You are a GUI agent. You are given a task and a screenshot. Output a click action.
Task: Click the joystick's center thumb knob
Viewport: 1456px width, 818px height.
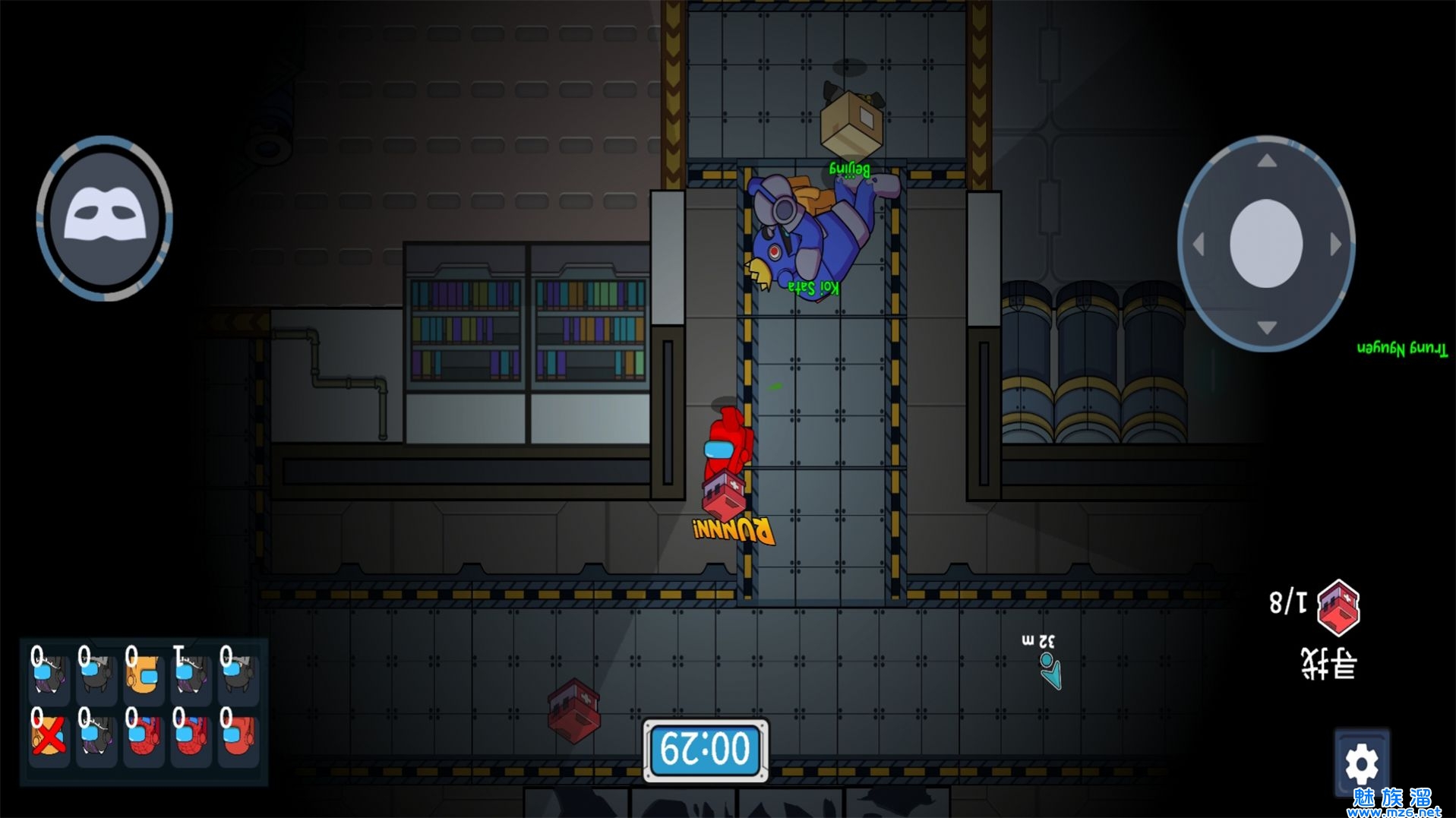1265,244
